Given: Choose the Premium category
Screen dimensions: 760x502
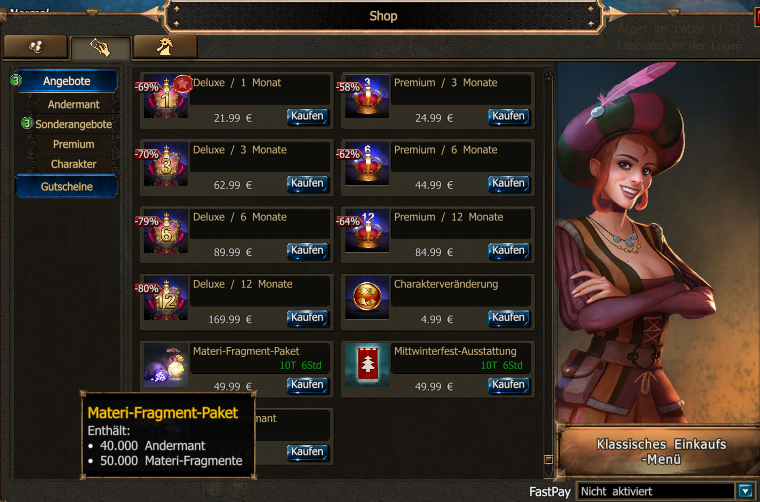Looking at the screenshot, I should 73,144.
